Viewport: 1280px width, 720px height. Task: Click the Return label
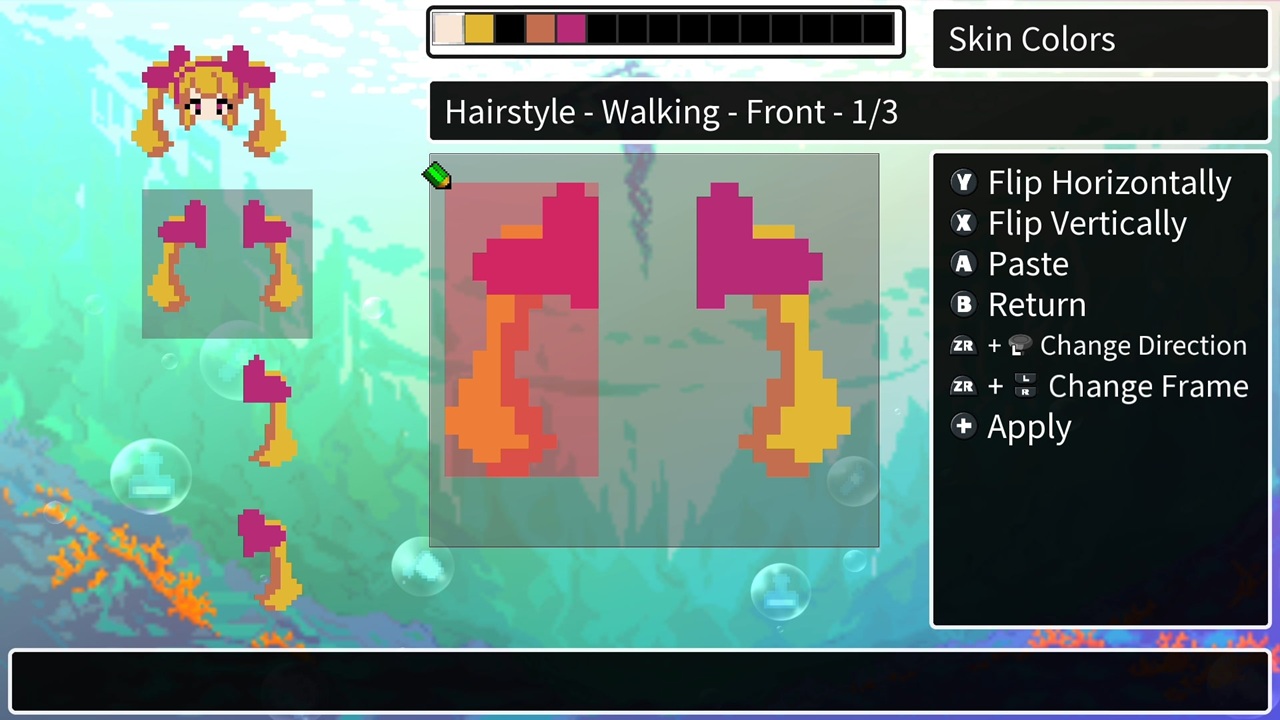(x=1037, y=304)
